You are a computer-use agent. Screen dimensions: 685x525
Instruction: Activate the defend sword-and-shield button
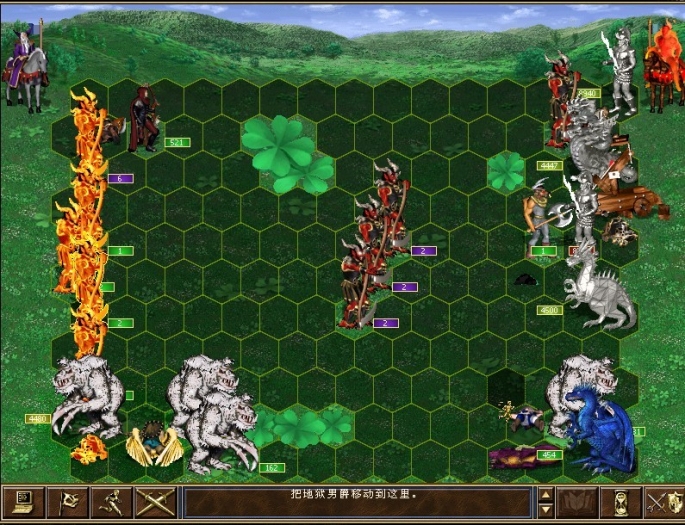coord(664,502)
